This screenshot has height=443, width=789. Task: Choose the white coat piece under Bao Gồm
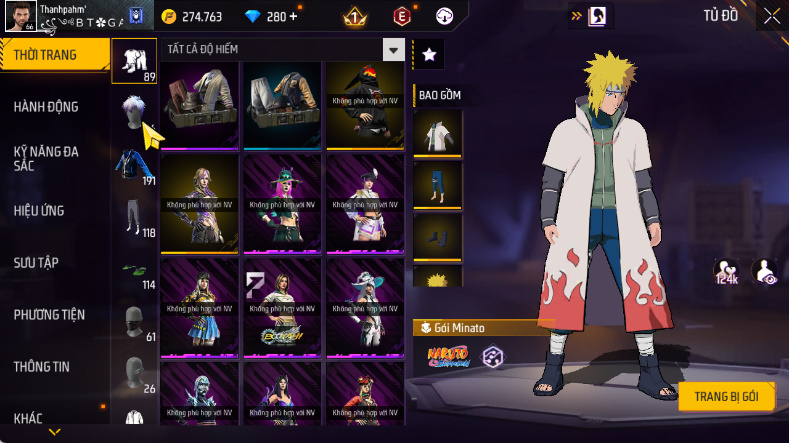point(437,133)
